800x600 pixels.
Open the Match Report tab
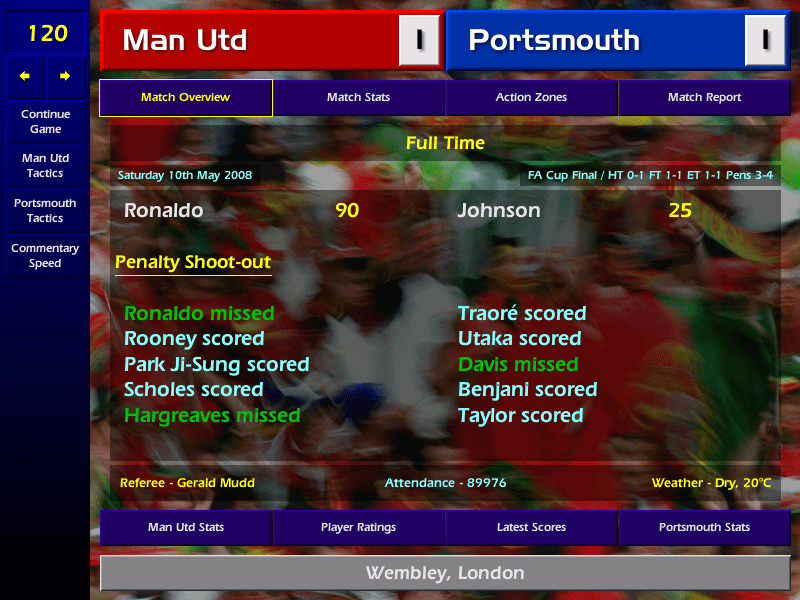pyautogui.click(x=704, y=98)
